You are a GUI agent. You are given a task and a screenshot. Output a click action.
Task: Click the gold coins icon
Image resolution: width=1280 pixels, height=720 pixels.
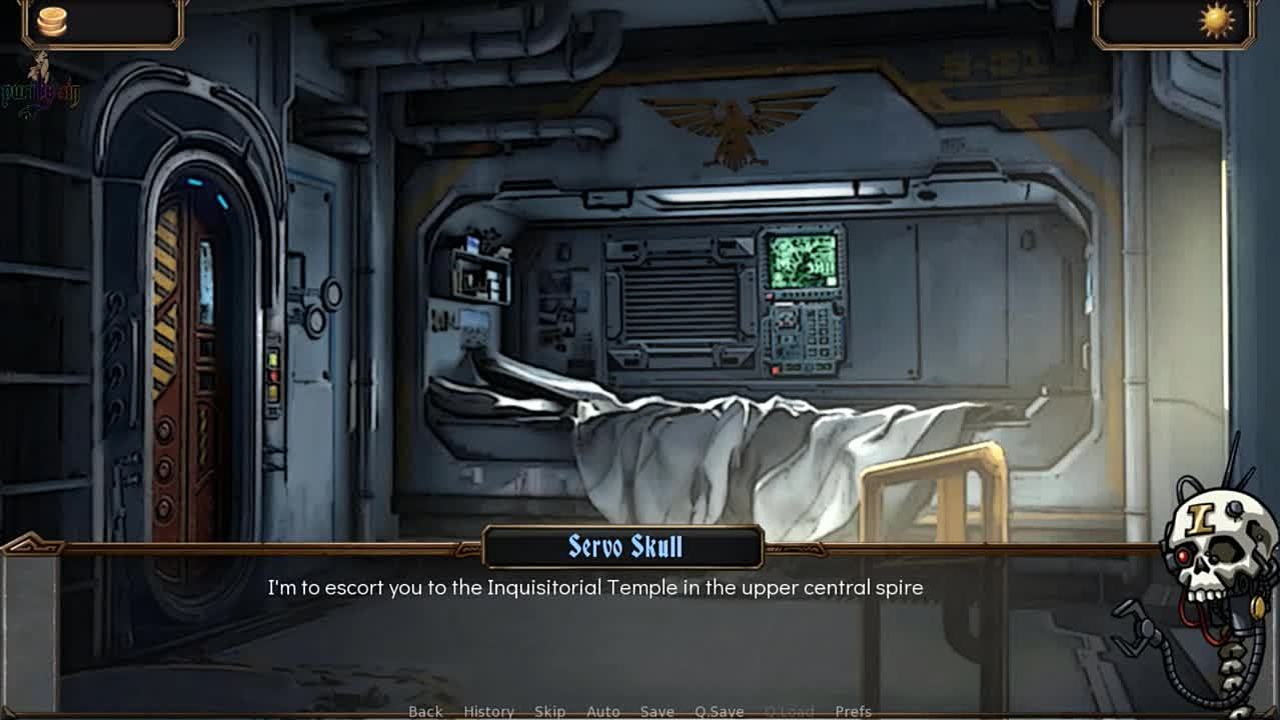click(x=52, y=21)
